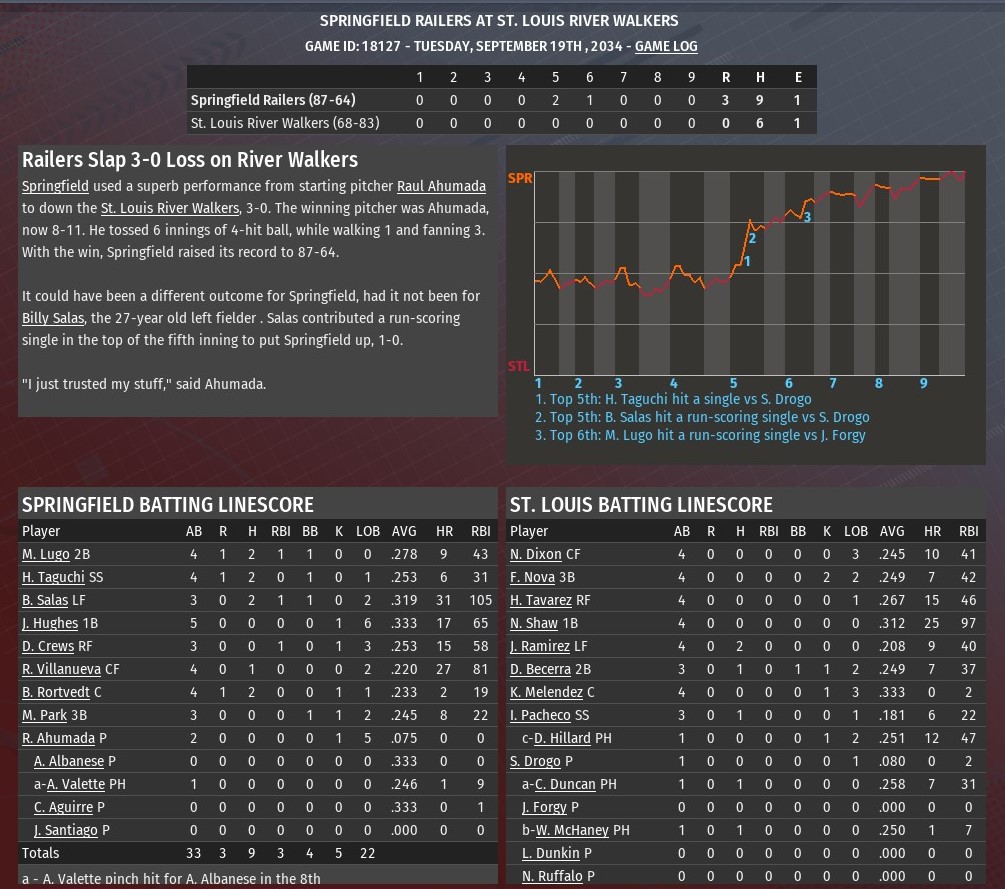Open Billy Salas link in the recap text

pos(52,318)
